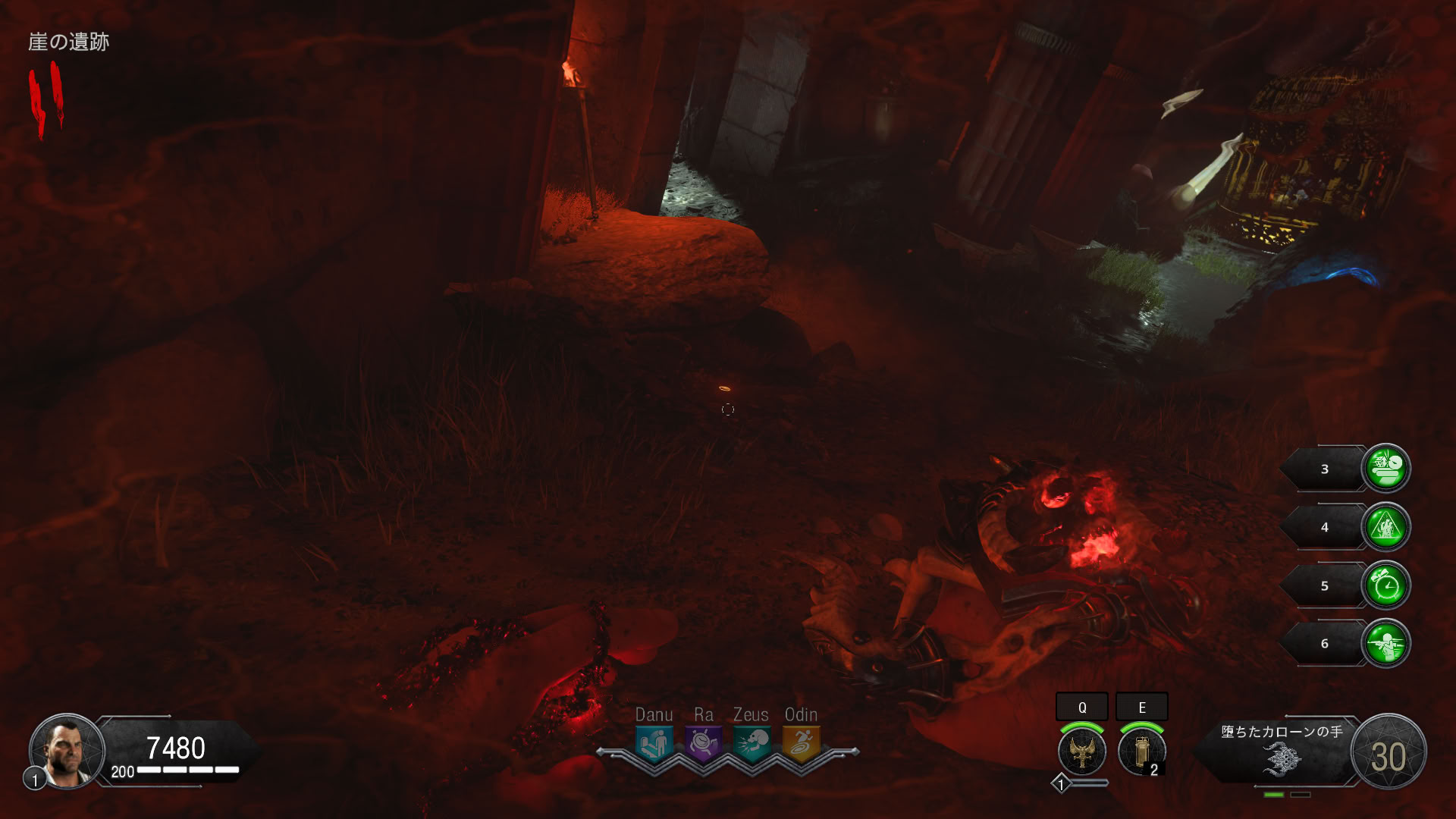Screen dimensions: 1456x819
Task: Click the player character portrait
Action: pyautogui.click(x=67, y=752)
